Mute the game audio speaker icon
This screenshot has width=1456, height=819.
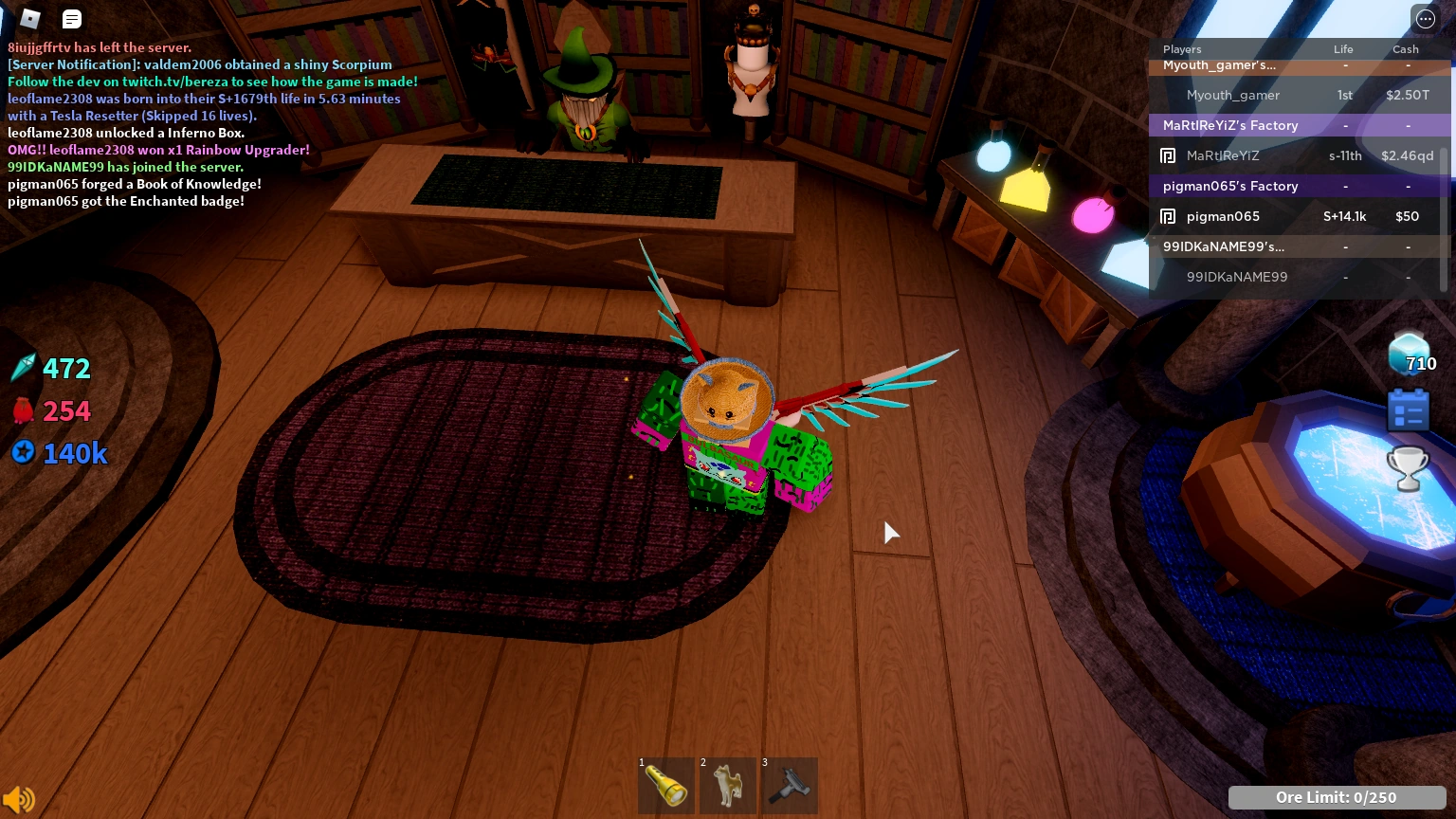tap(19, 799)
